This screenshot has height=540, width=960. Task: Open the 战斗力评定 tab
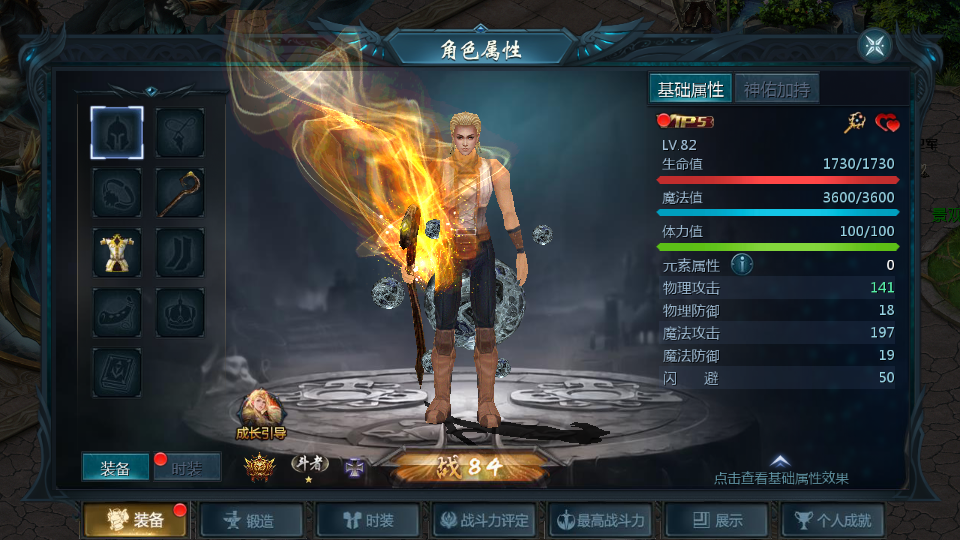[x=484, y=520]
